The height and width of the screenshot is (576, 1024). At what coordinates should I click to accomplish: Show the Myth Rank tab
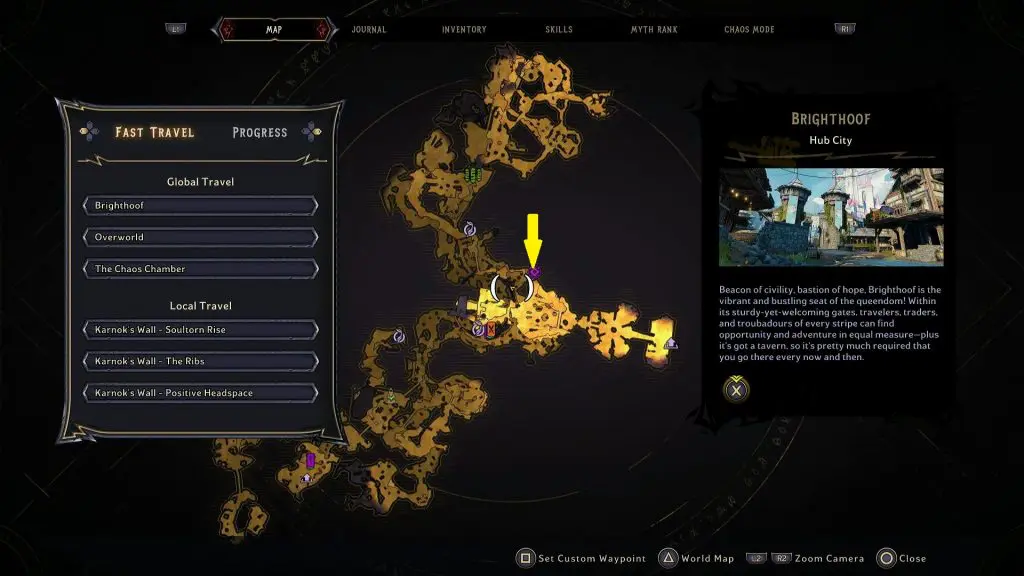(x=654, y=30)
